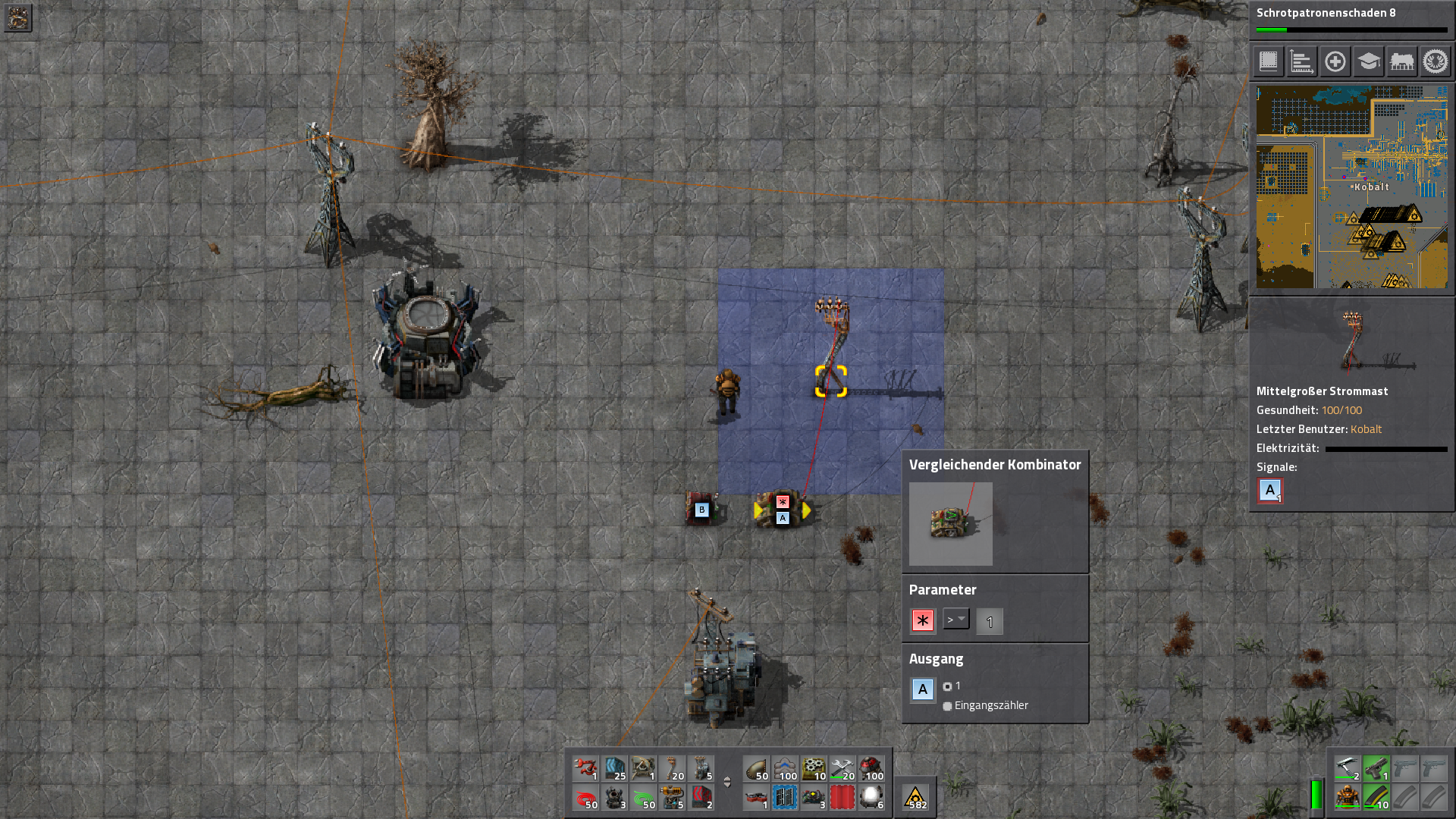Open the Schrotpatronenschaden 8 research bar
The image size is (1456, 819).
click(x=1352, y=20)
